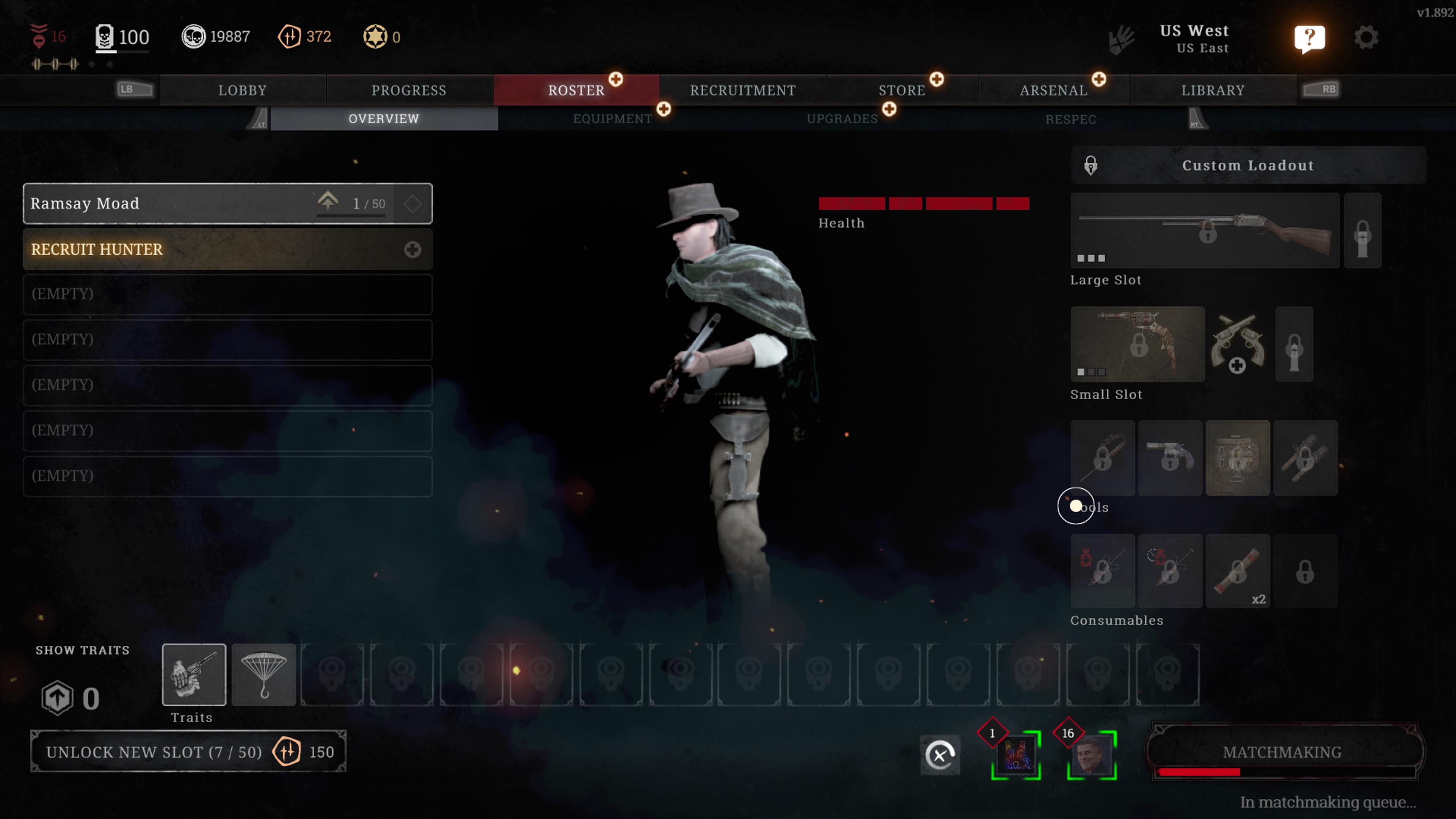Toggle dual-wield on the small slot pistol
Screen dimensions: 1456x819
point(1237,345)
